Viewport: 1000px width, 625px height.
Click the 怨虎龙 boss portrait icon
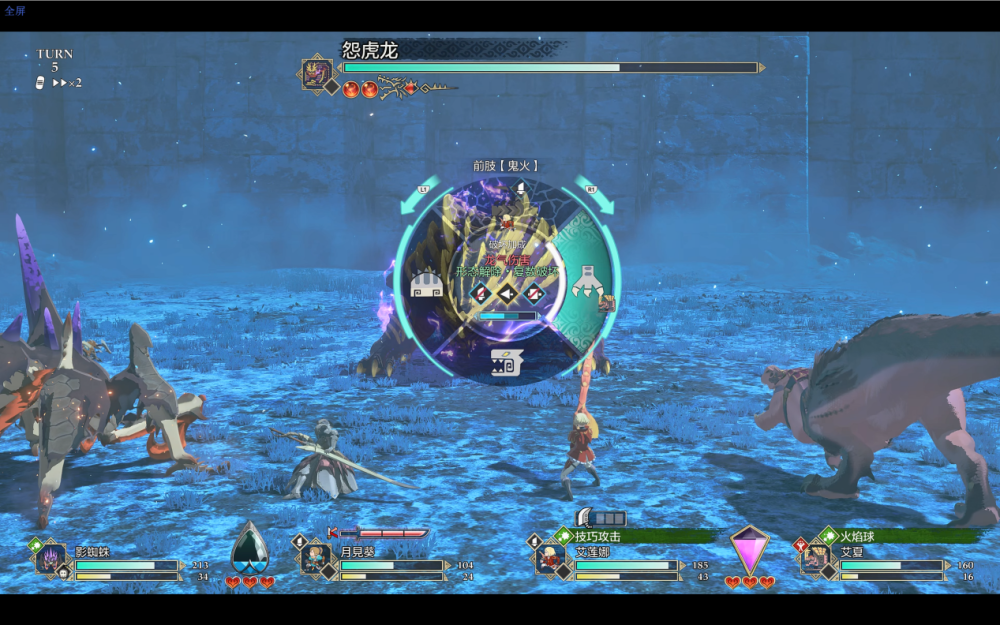(317, 73)
